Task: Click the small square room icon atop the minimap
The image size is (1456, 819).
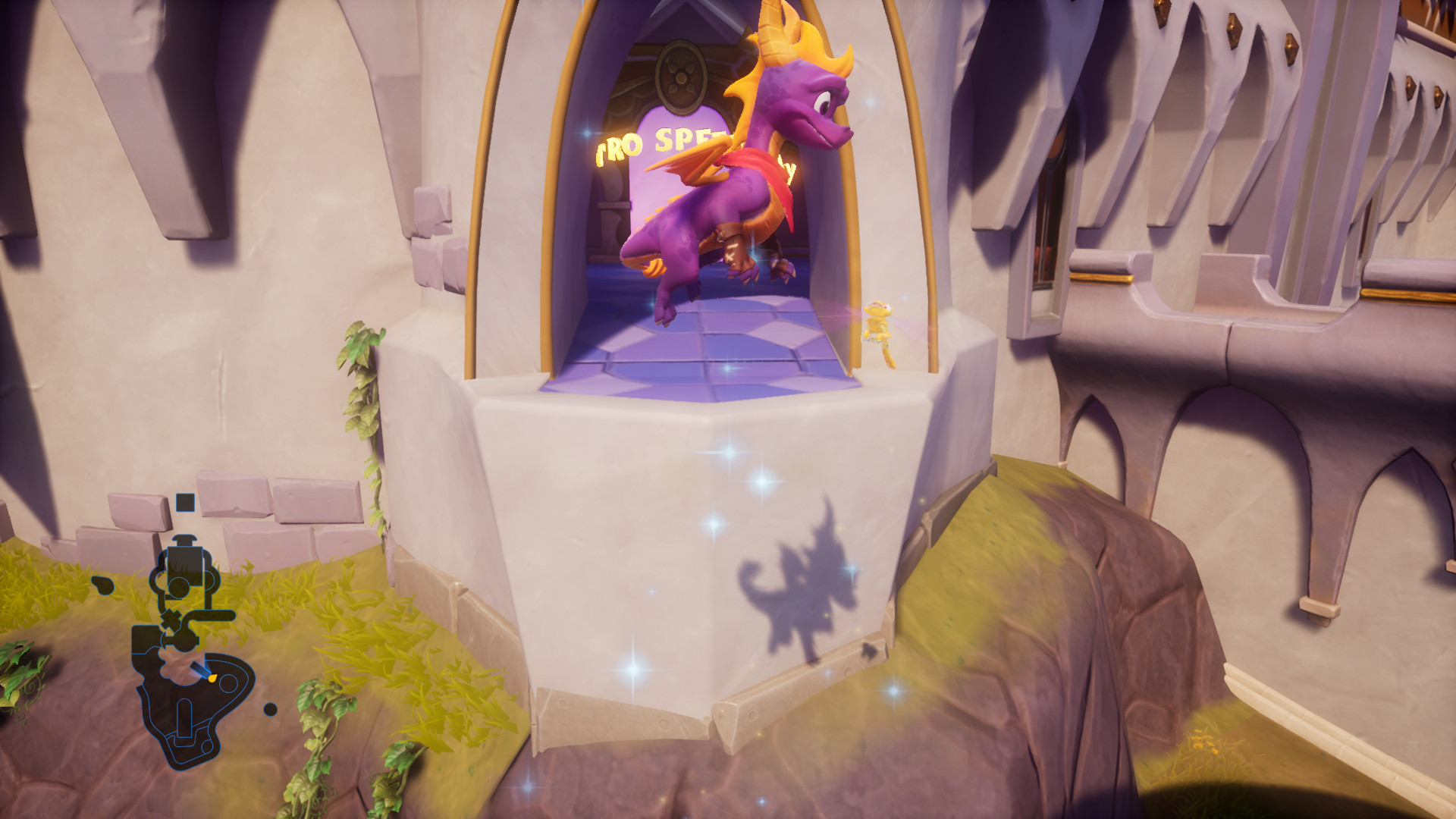Action: point(185,502)
